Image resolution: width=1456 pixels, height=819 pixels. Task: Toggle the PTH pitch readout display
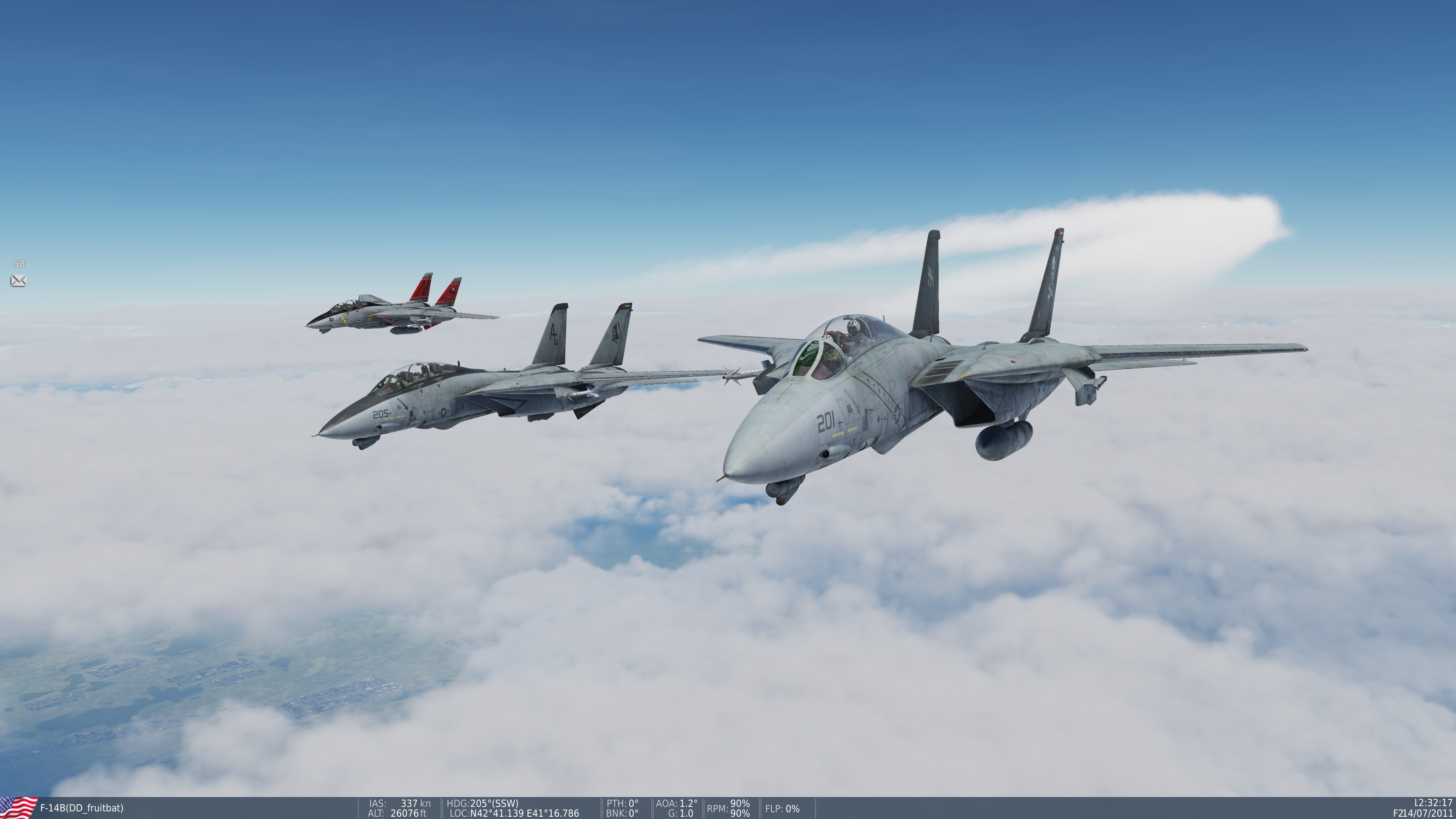point(622,803)
